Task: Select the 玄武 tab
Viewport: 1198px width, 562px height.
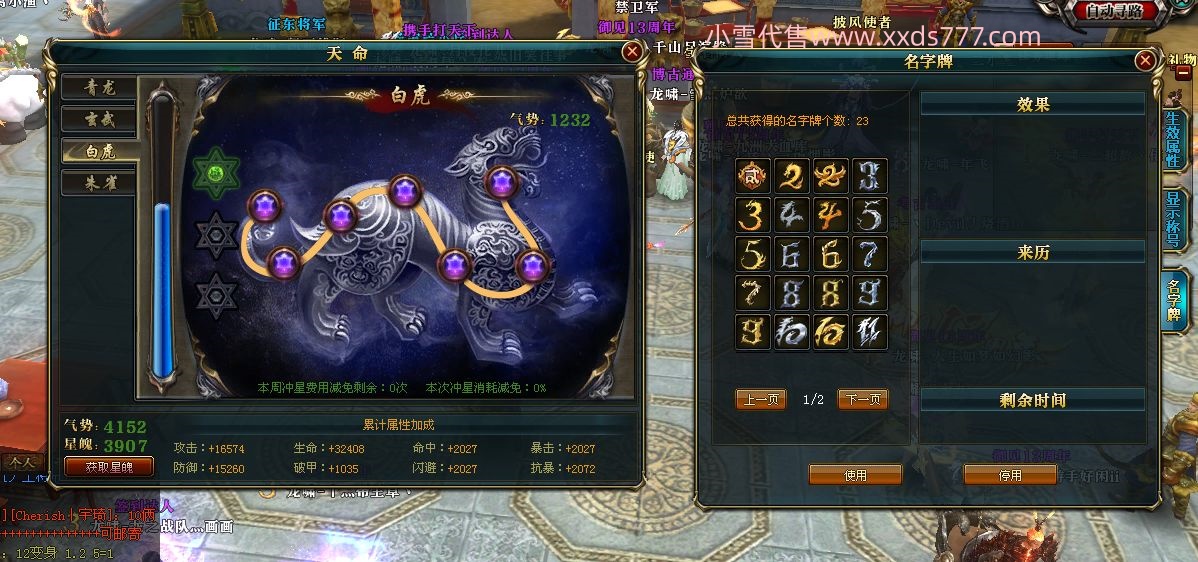Action: [100, 119]
